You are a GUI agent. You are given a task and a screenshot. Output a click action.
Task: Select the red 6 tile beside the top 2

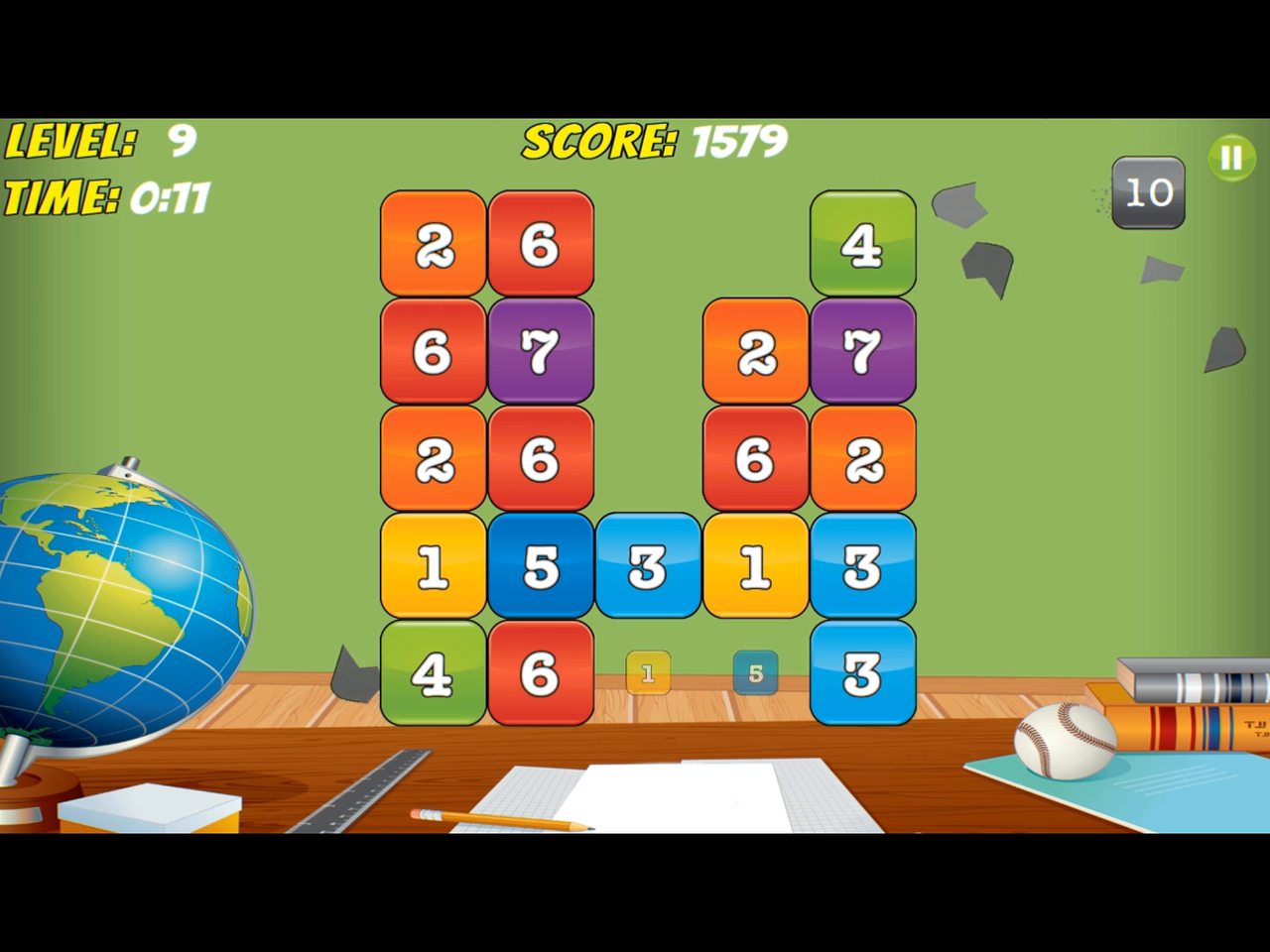tap(540, 242)
